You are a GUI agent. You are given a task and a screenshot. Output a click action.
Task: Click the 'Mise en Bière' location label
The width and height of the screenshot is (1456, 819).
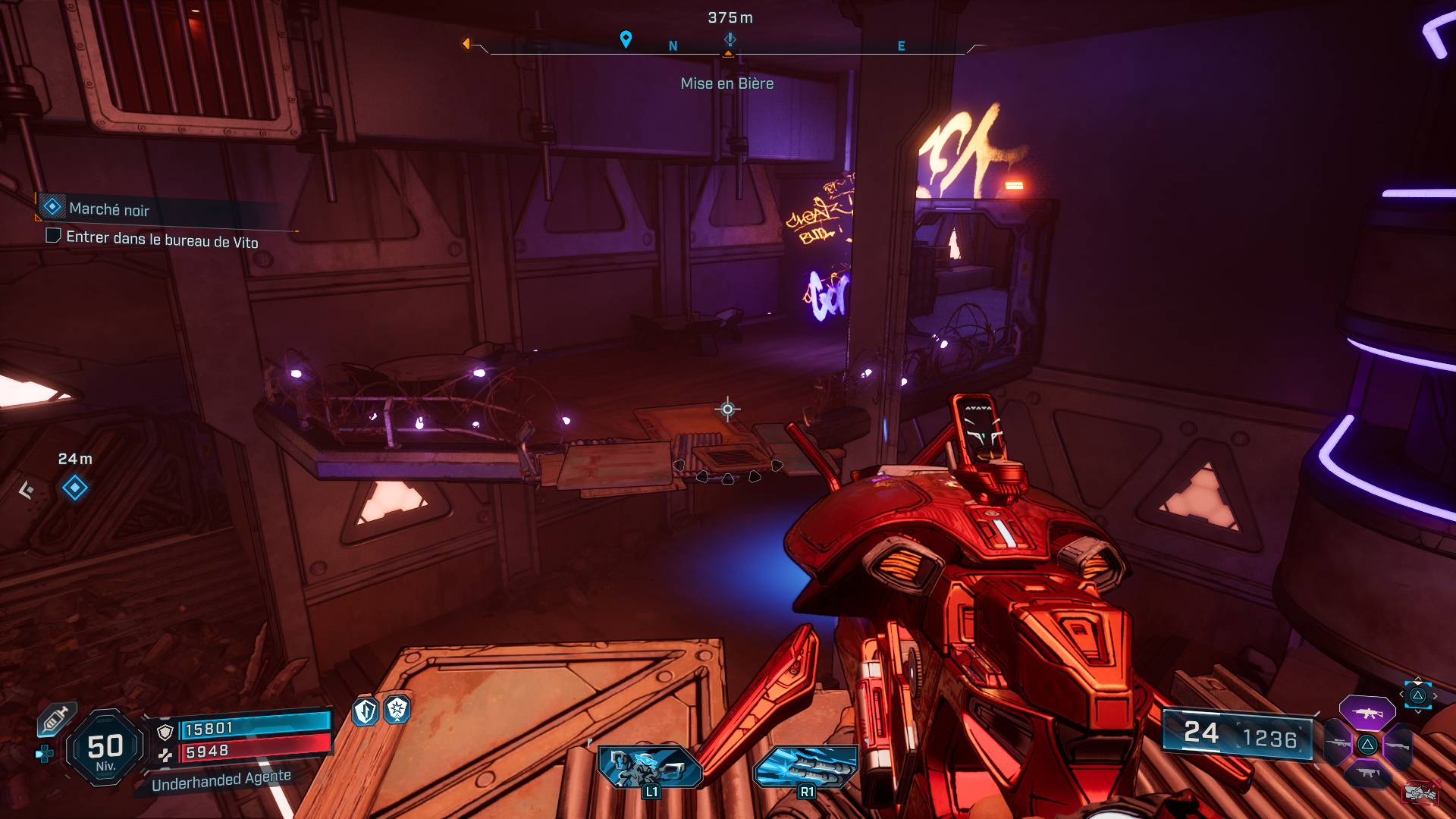[726, 83]
